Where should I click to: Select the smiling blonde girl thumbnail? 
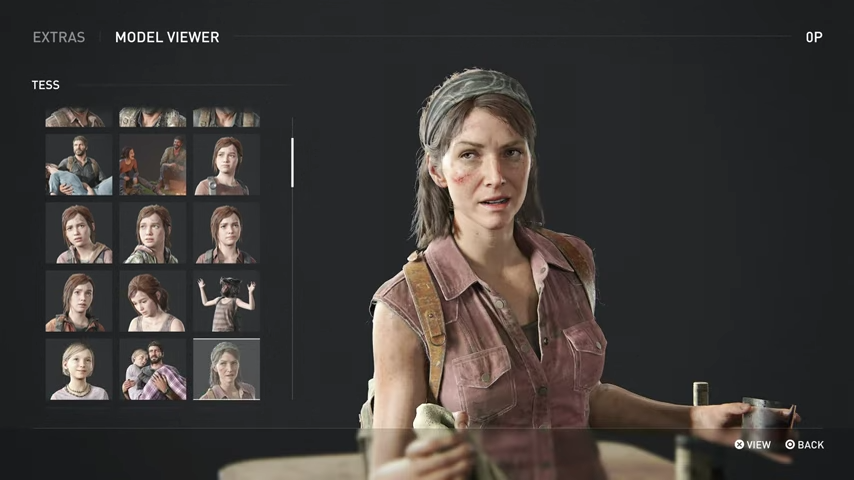(x=78, y=369)
